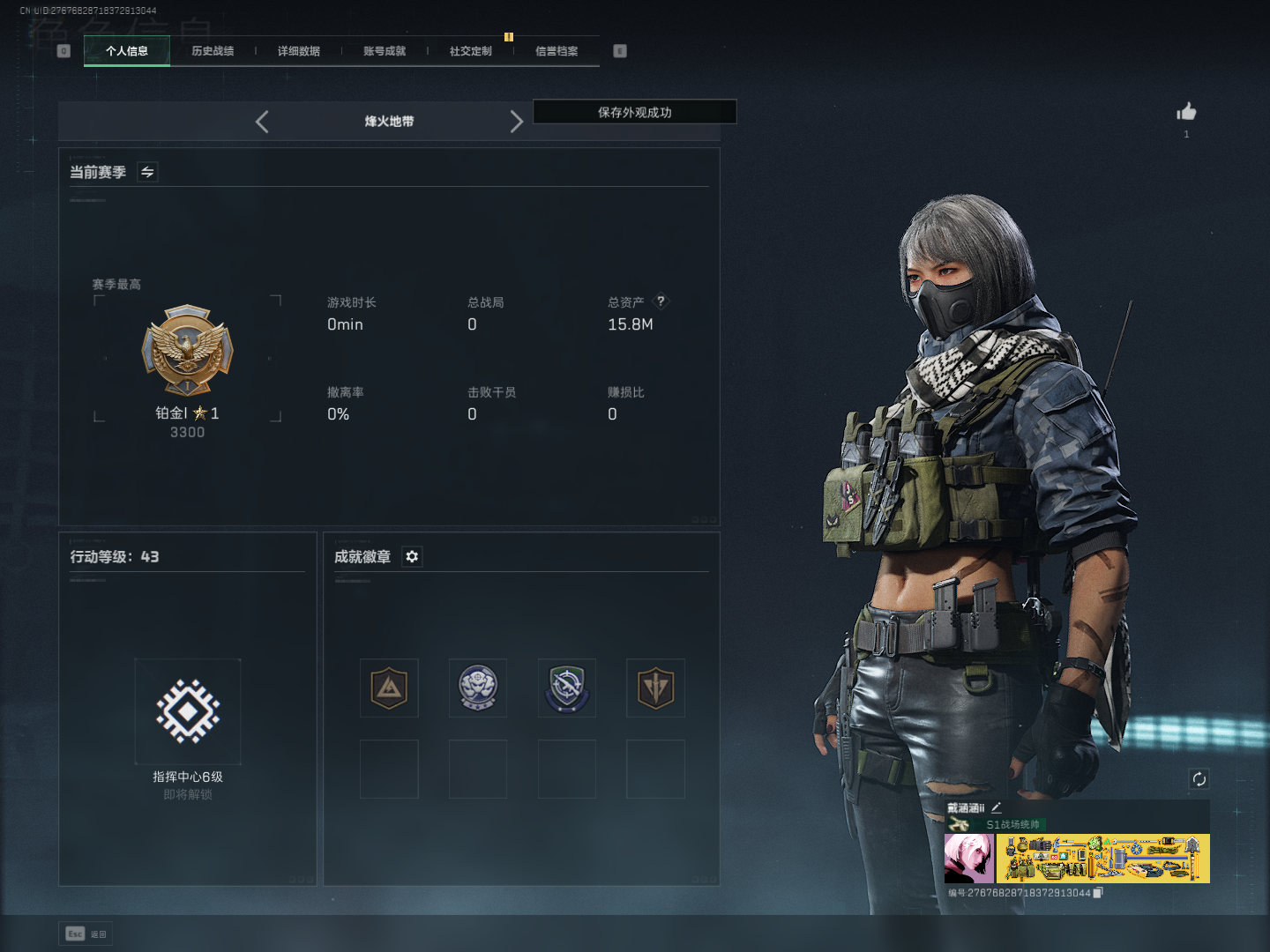Viewport: 1270px width, 952px height.
Task: Select the dark winged emblem badge
Action: pos(655,688)
